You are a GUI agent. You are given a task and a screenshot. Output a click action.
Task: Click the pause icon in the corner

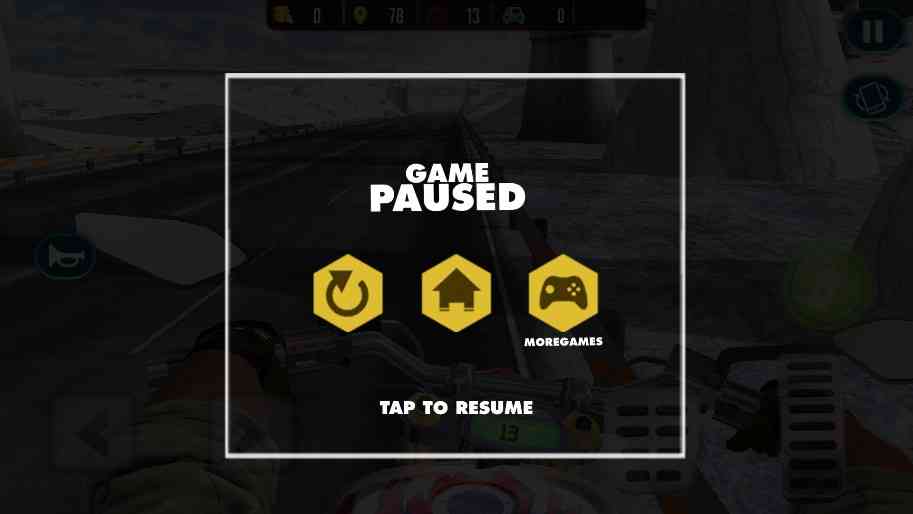coord(873,32)
